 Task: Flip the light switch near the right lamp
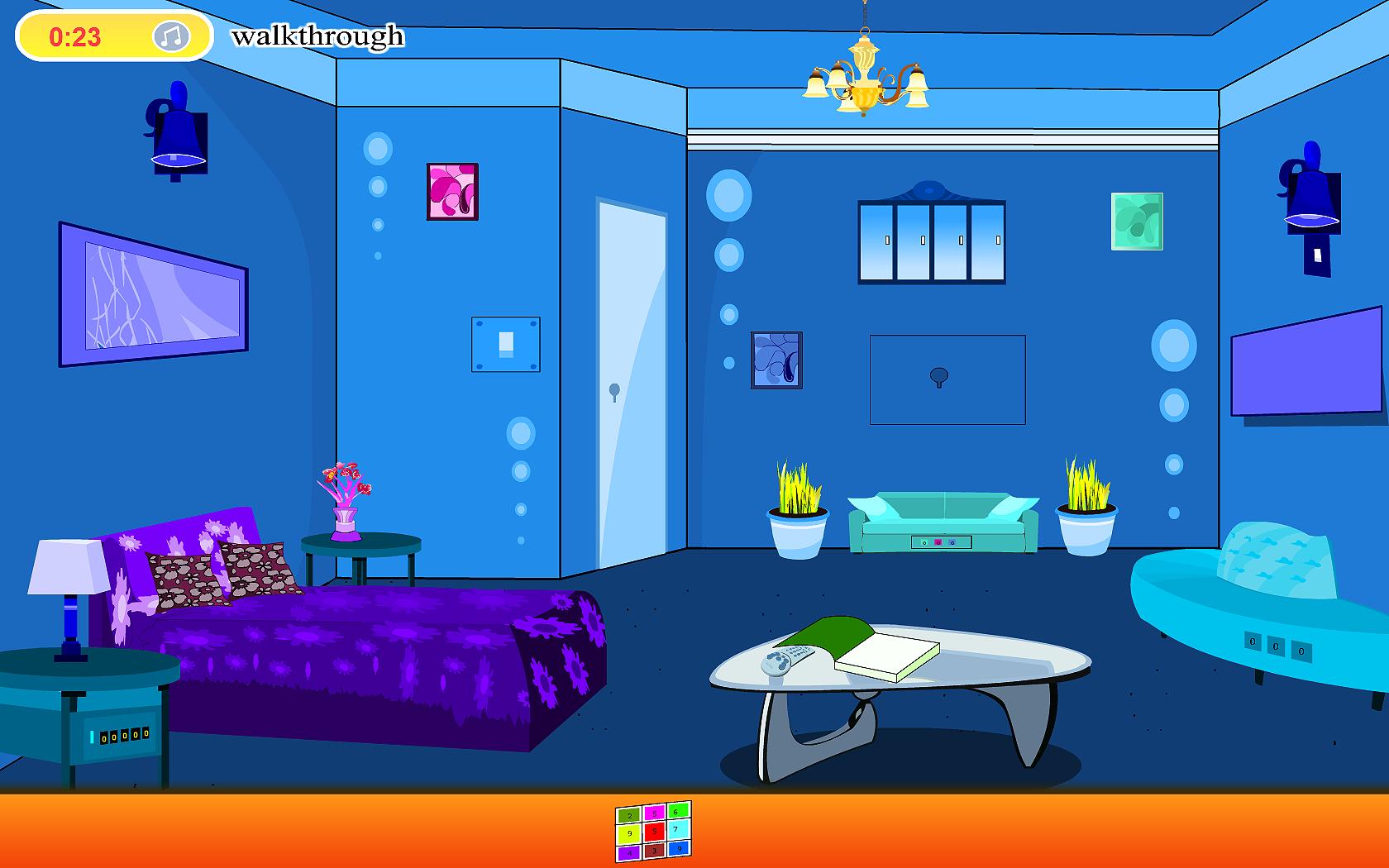point(1319,254)
